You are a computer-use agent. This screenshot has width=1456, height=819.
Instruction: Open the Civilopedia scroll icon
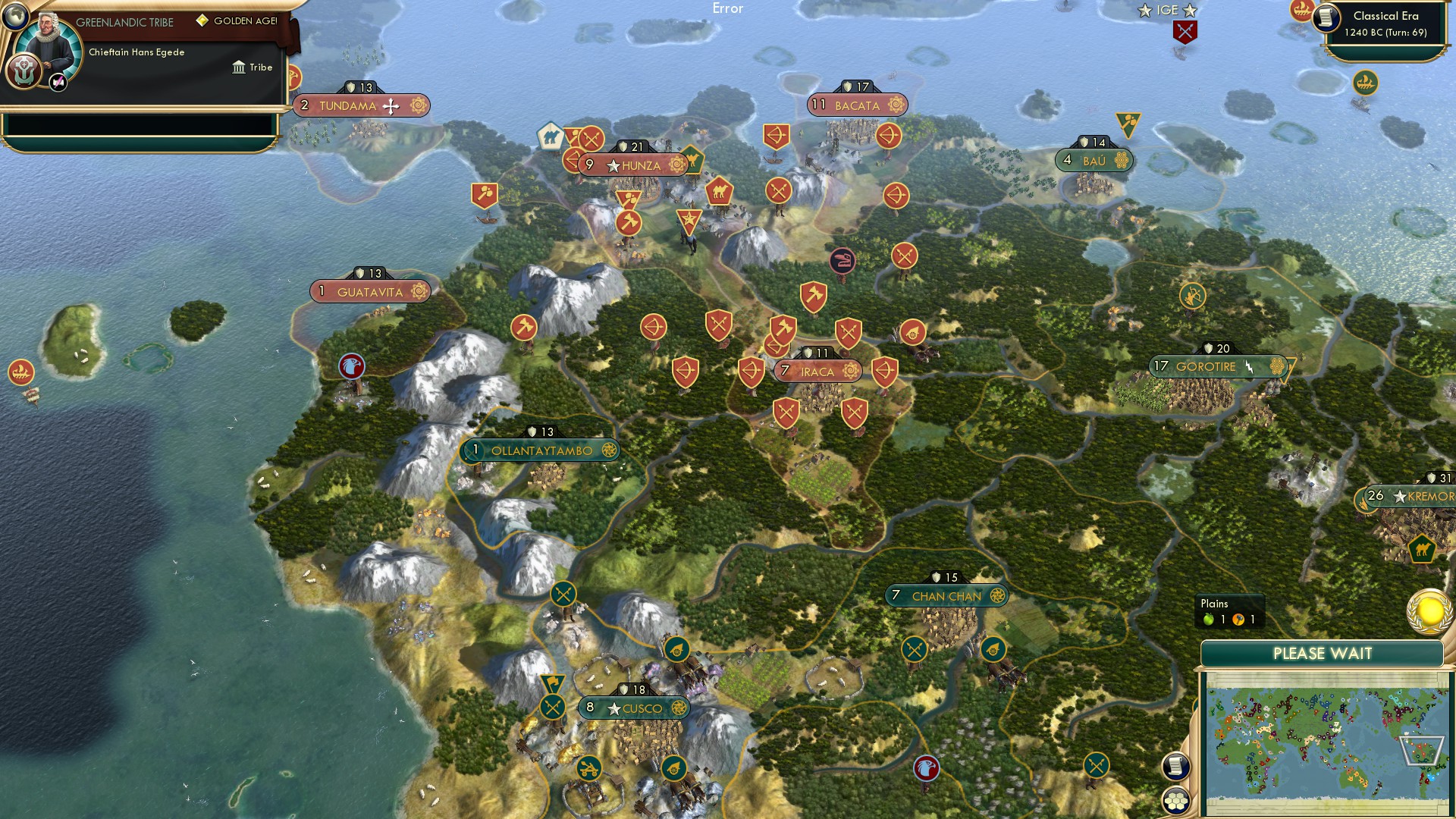(1176, 766)
